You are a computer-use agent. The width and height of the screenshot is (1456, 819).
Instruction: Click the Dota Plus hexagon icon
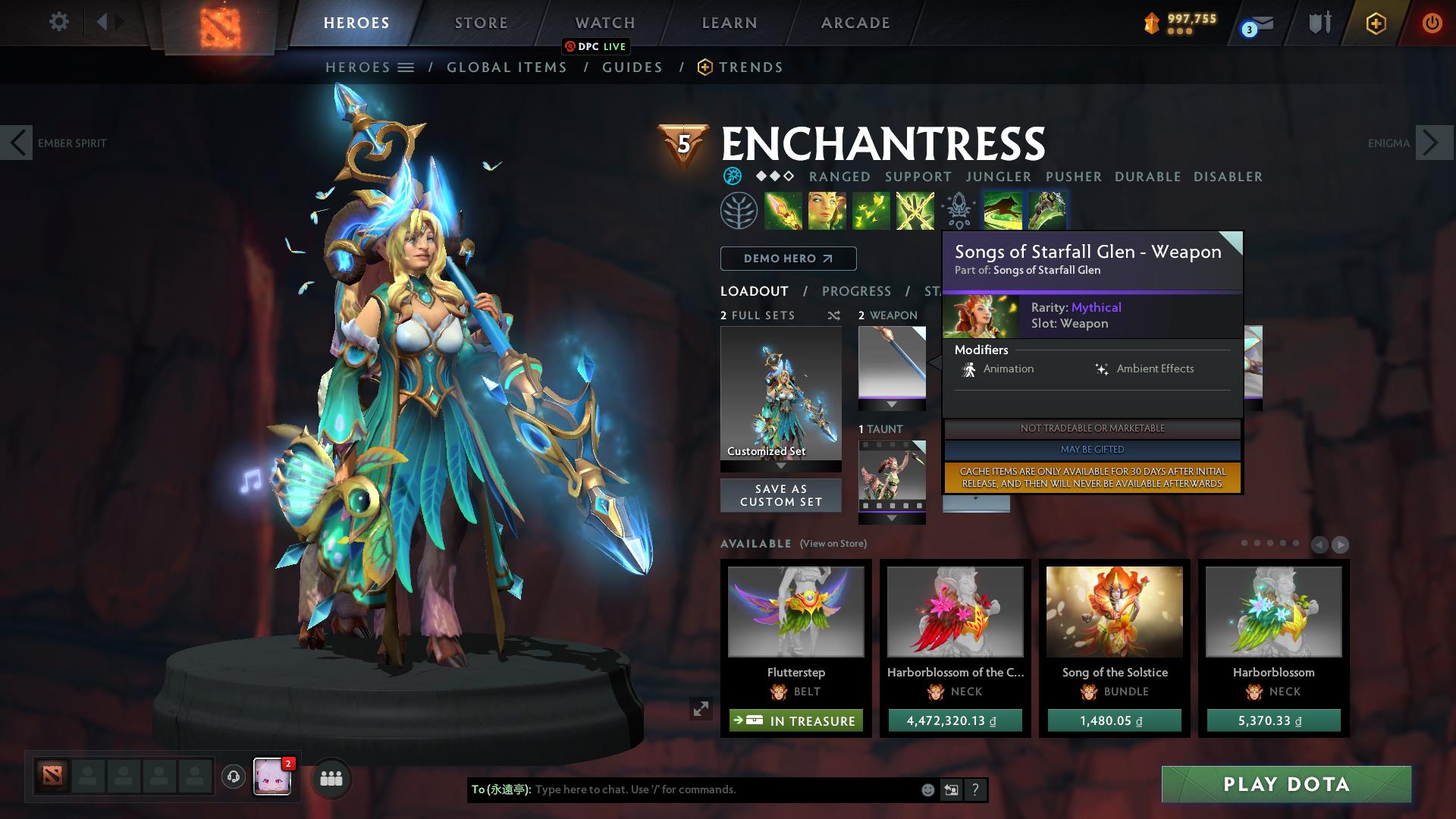click(1376, 24)
